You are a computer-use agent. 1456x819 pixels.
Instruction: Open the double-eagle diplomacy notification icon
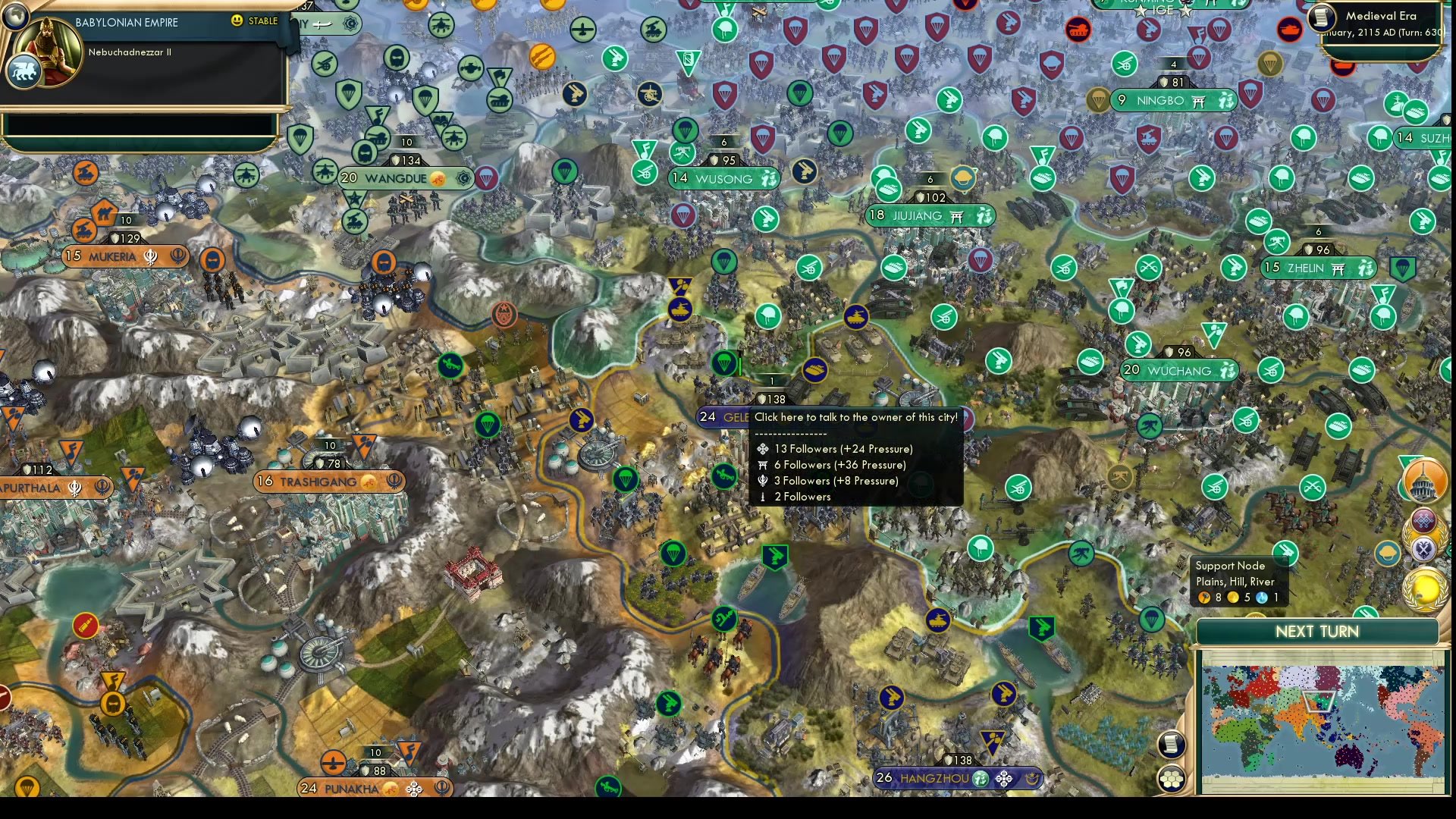1424,548
